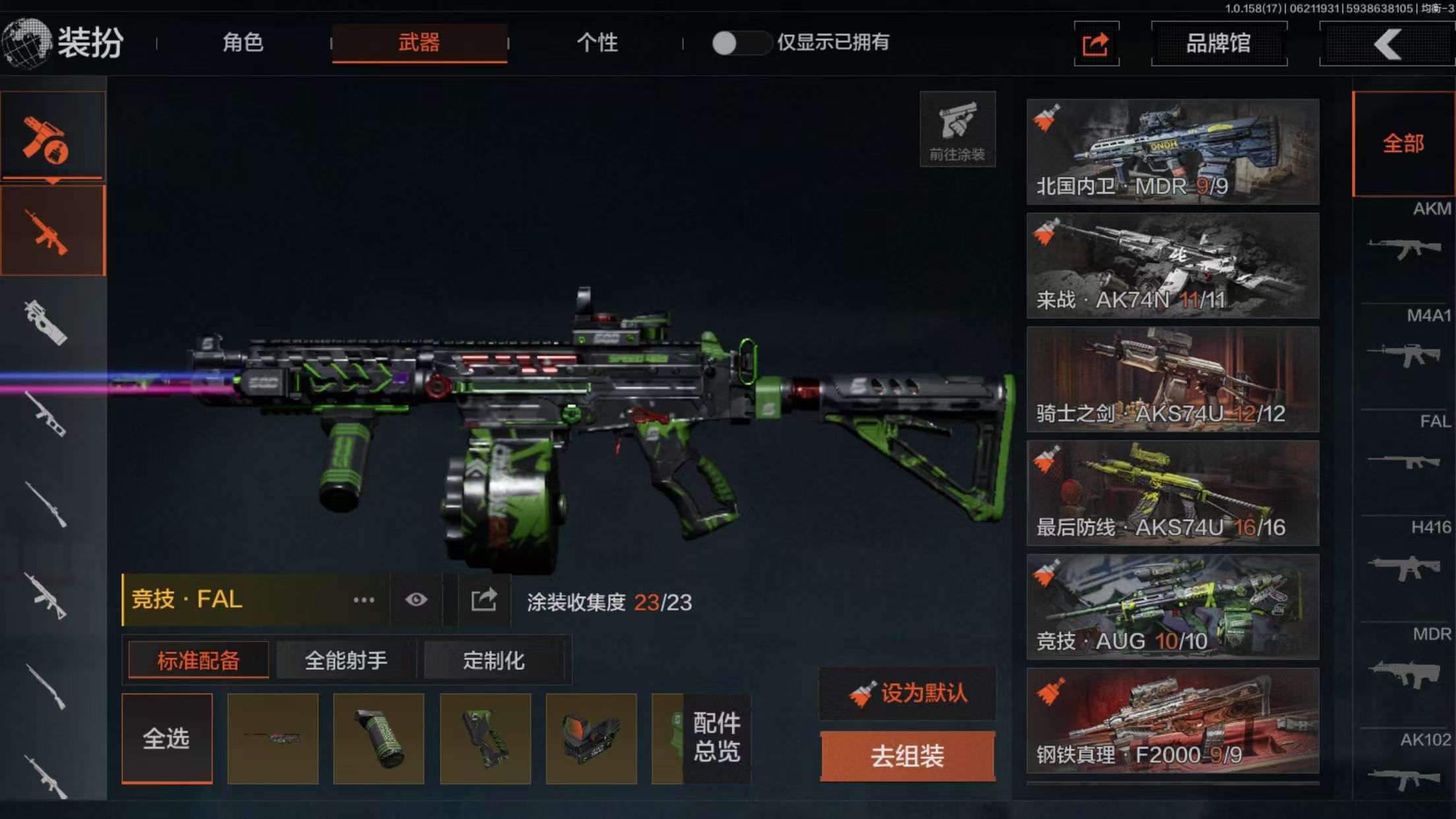Pick the 最后防线 AKS74U skin
This screenshot has height=819, width=1456.
pyautogui.click(x=1172, y=493)
